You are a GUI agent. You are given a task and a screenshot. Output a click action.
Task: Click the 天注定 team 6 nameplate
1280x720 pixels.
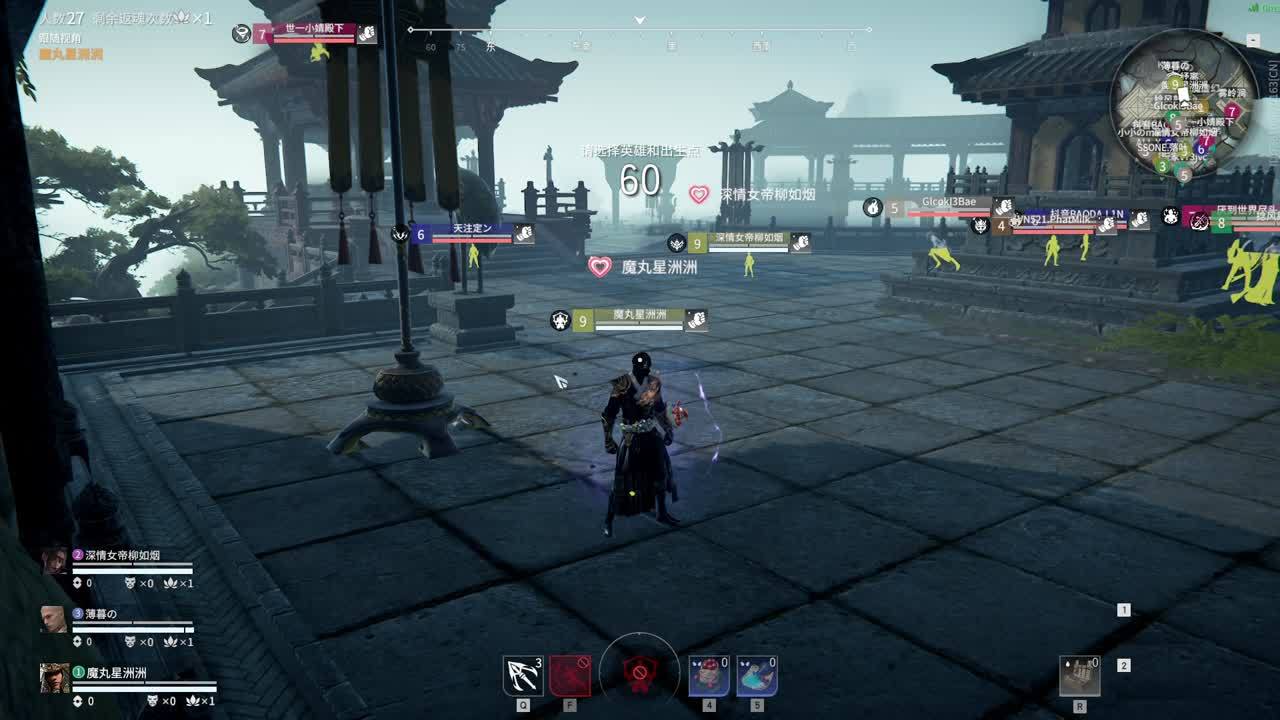(x=471, y=234)
